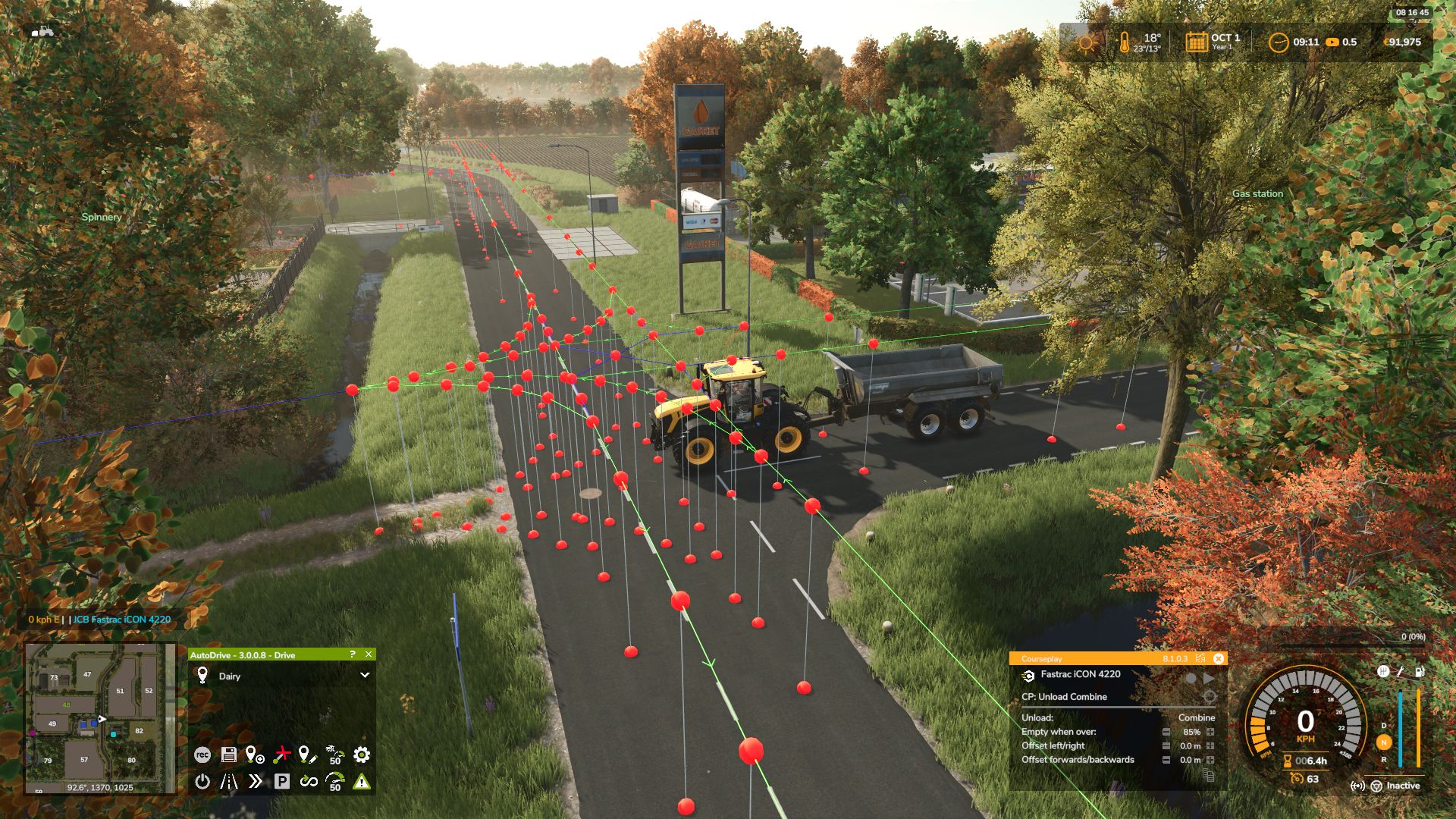Toggle the AutoDrive warning triangle icon
This screenshot has width=1456, height=819.
[362, 781]
